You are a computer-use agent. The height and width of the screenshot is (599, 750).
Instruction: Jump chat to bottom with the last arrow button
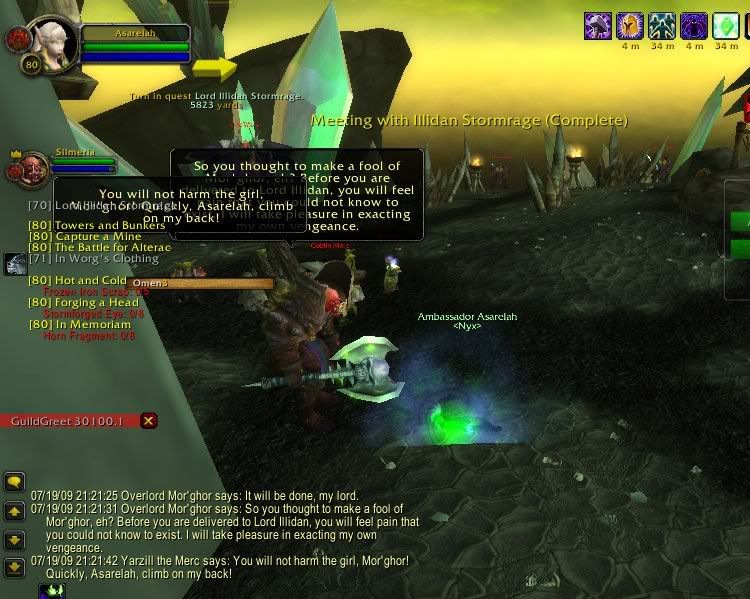click(14, 567)
